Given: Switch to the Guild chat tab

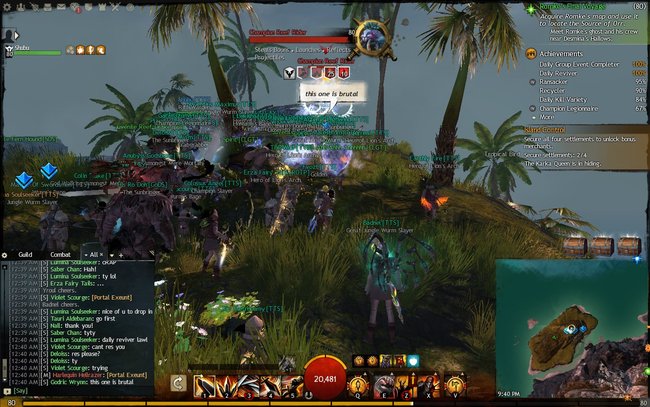Looking at the screenshot, I should click(x=26, y=254).
